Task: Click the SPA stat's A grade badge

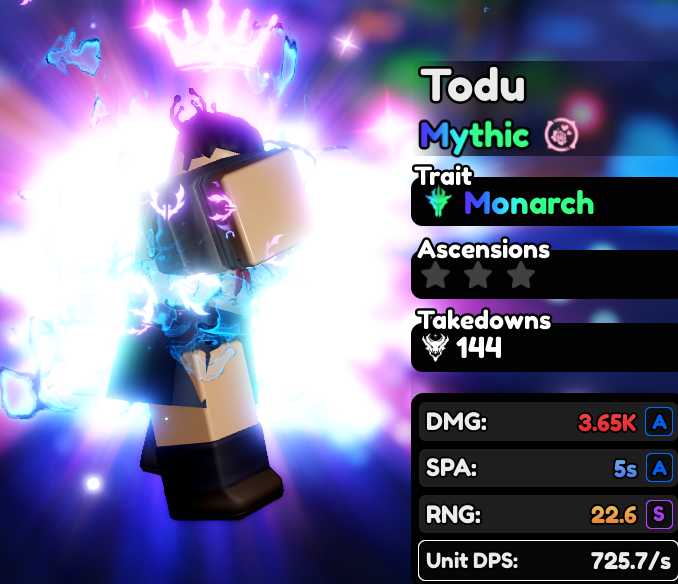Action: tap(658, 469)
